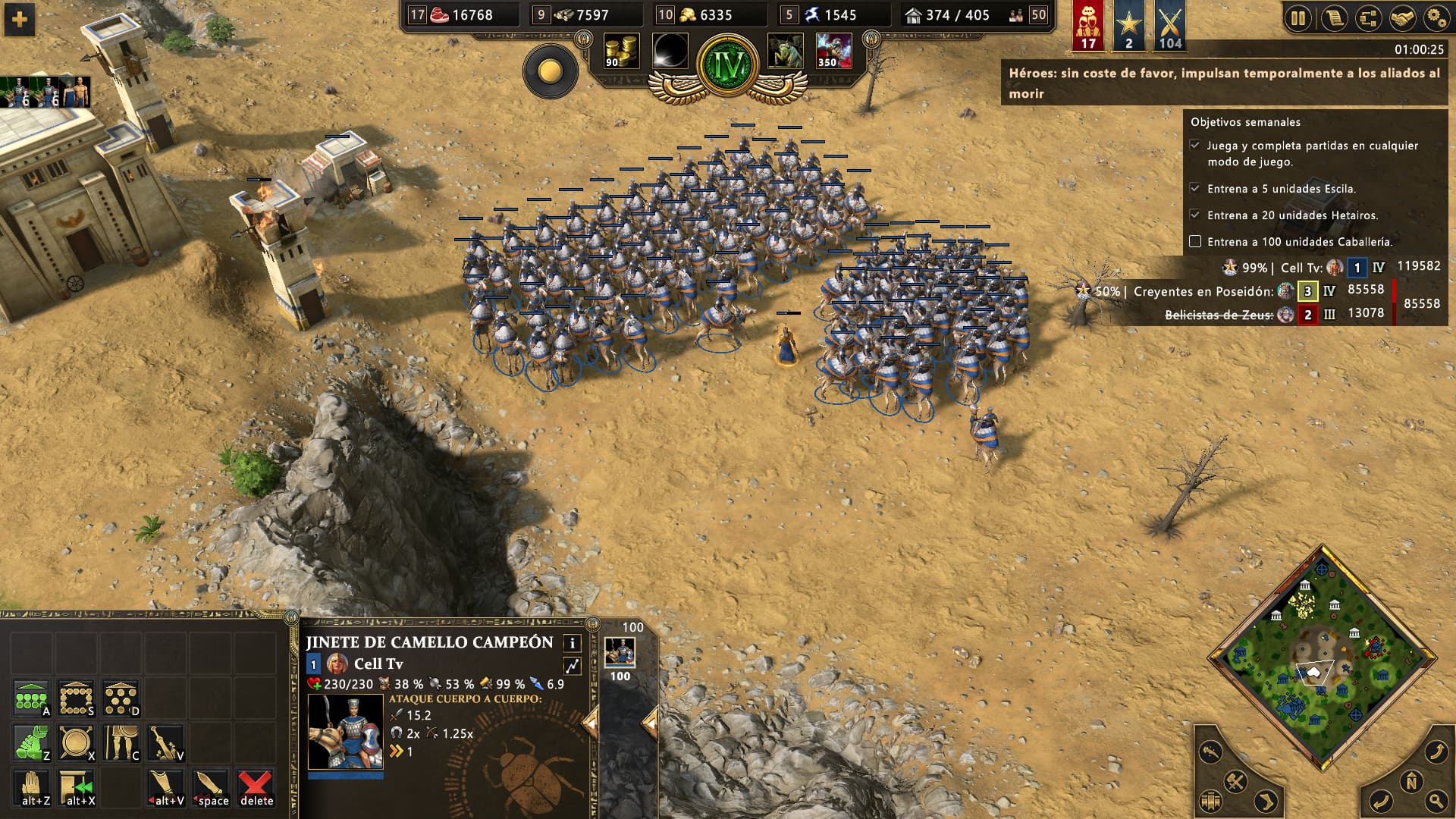Click the minimap magnifier search button

(x=1436, y=800)
